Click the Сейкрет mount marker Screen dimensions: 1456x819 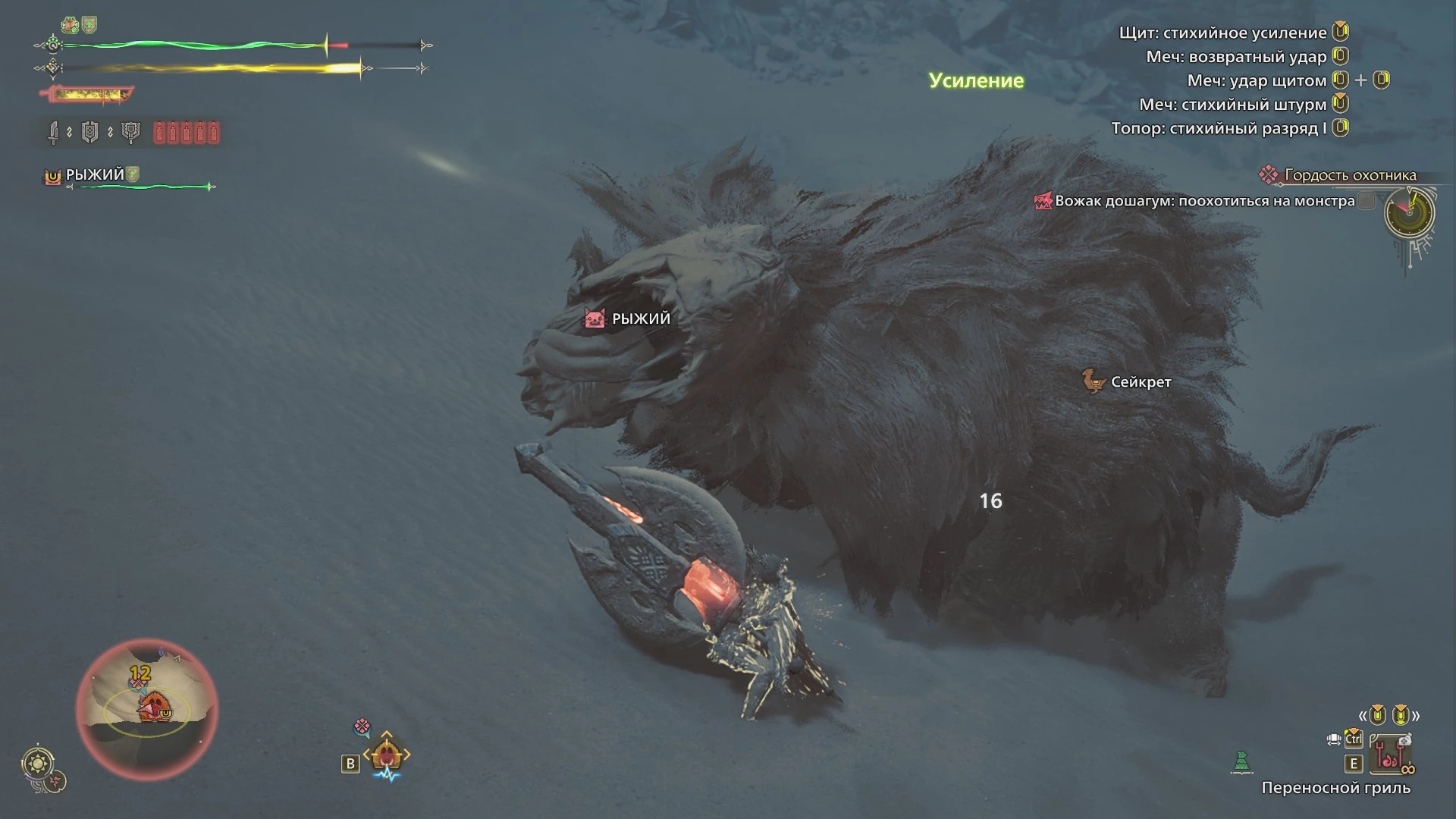1127,381
